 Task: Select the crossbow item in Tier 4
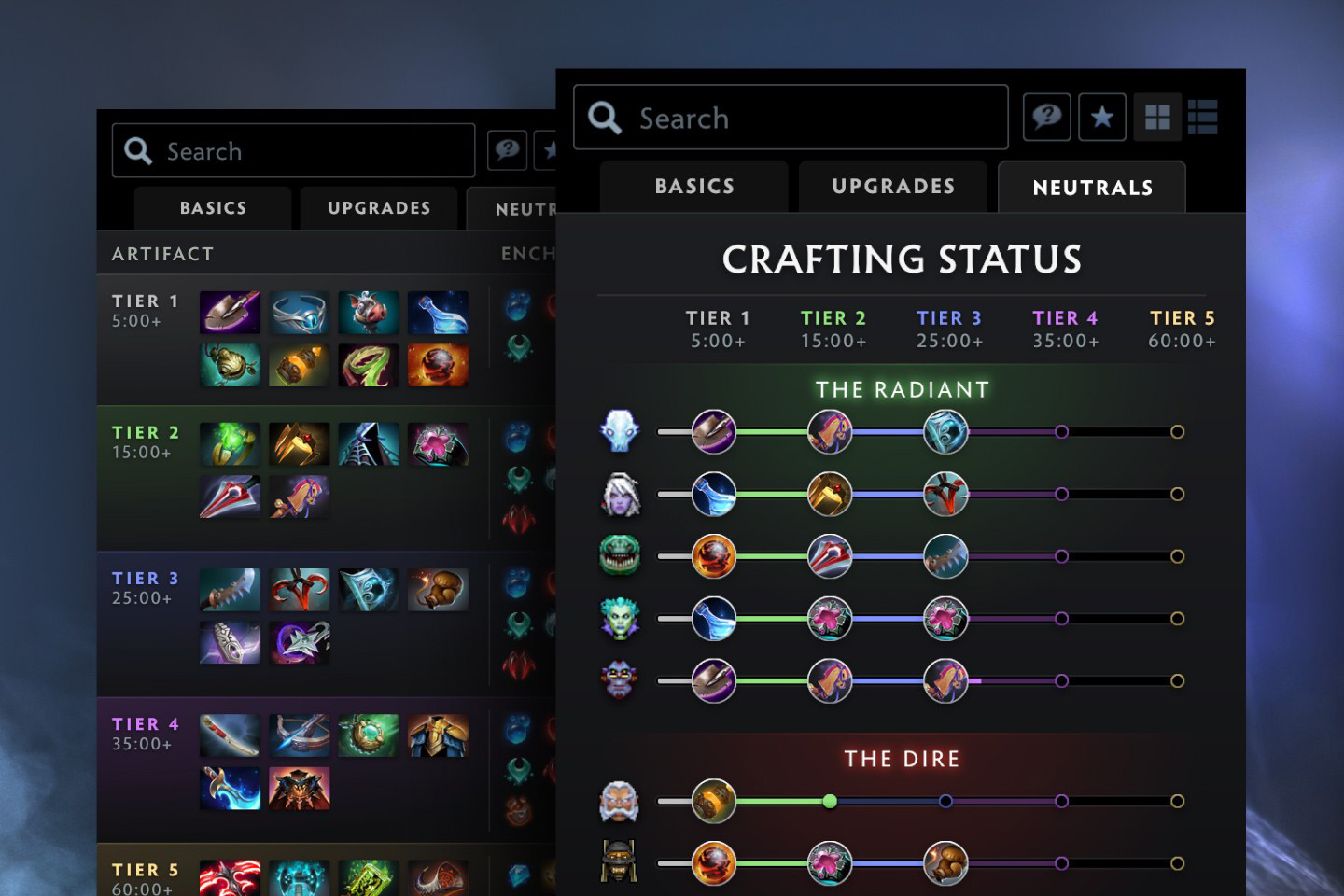point(299,735)
